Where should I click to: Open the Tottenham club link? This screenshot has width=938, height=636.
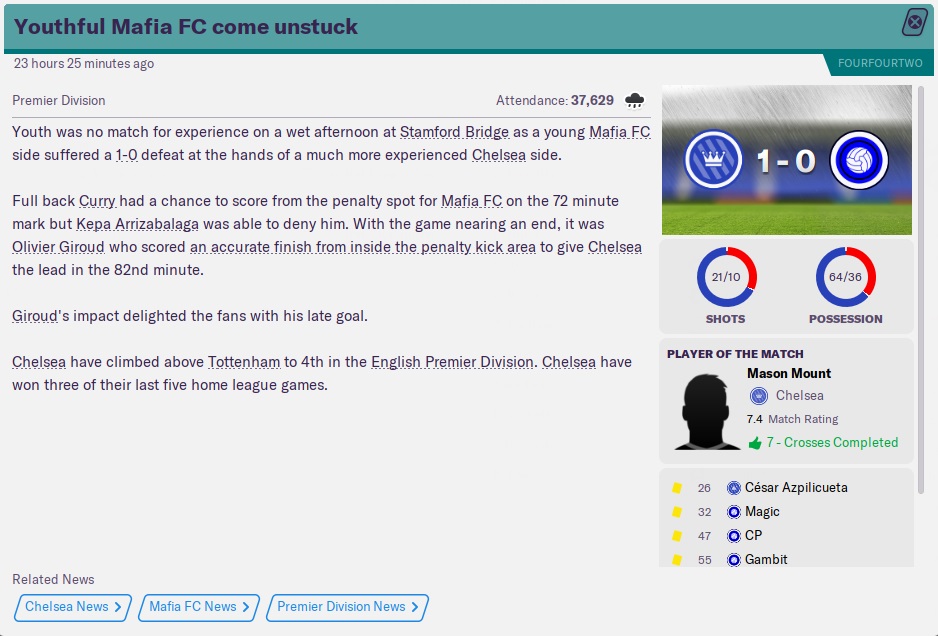click(241, 362)
